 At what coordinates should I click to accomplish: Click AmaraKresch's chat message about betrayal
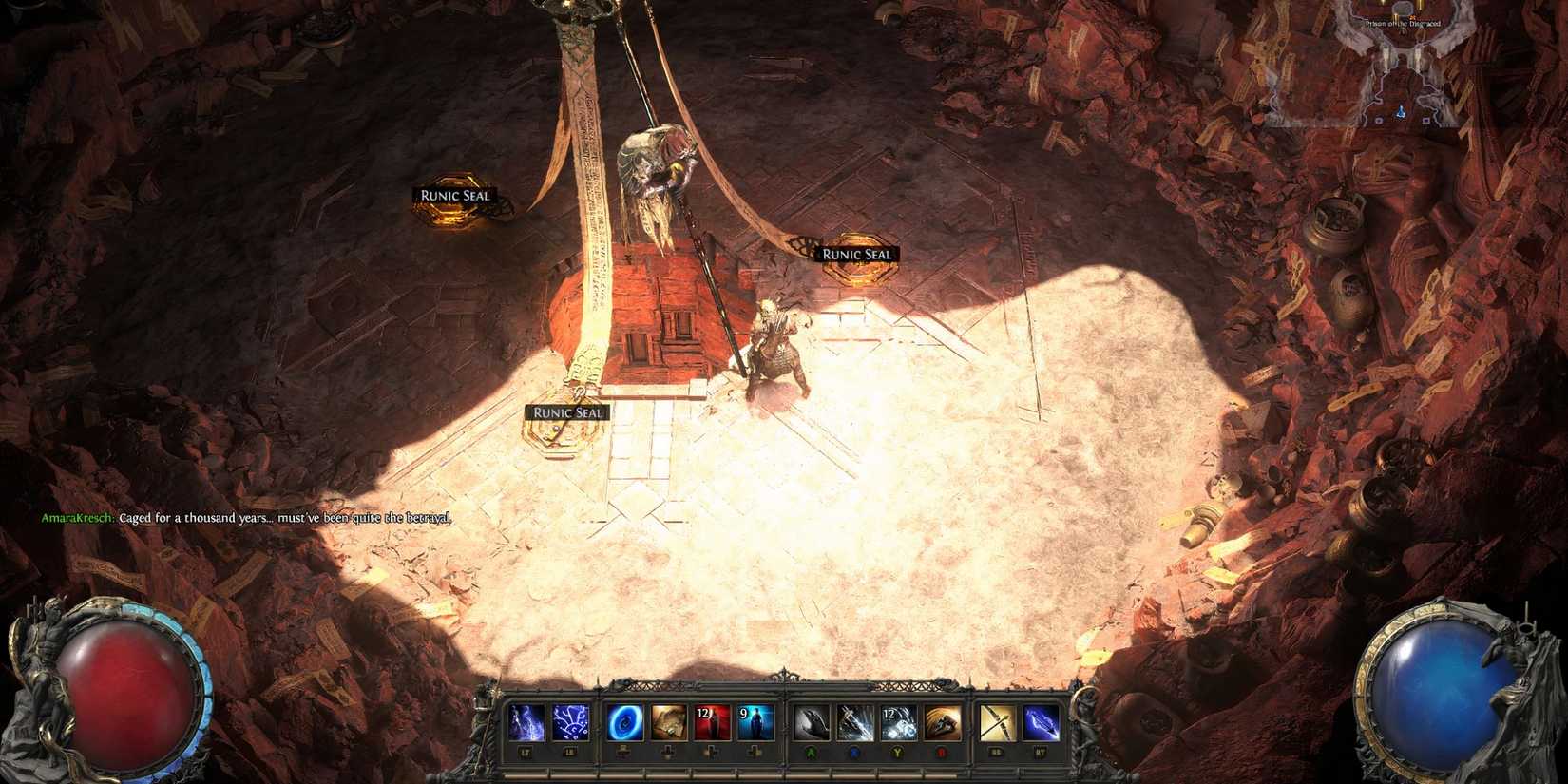(247, 519)
